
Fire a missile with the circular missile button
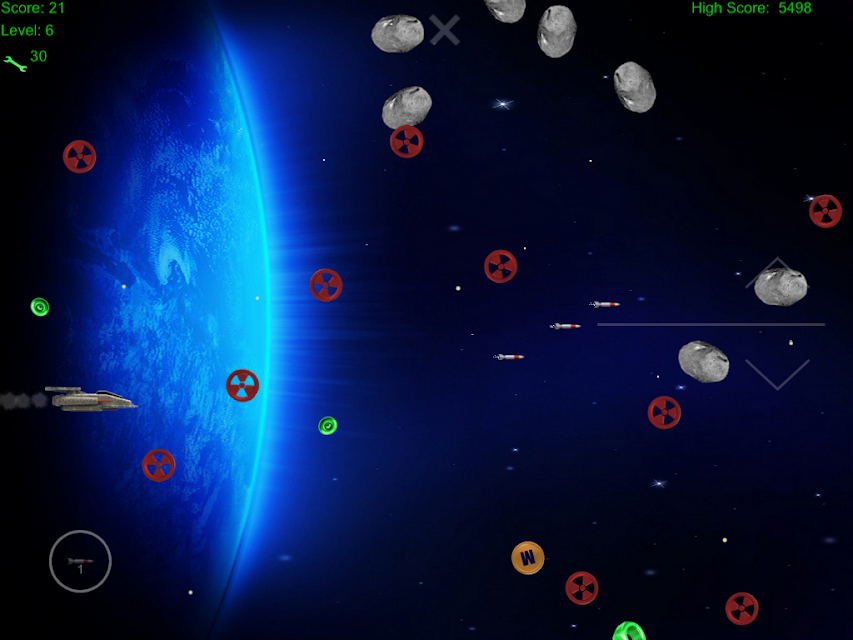(x=80, y=561)
